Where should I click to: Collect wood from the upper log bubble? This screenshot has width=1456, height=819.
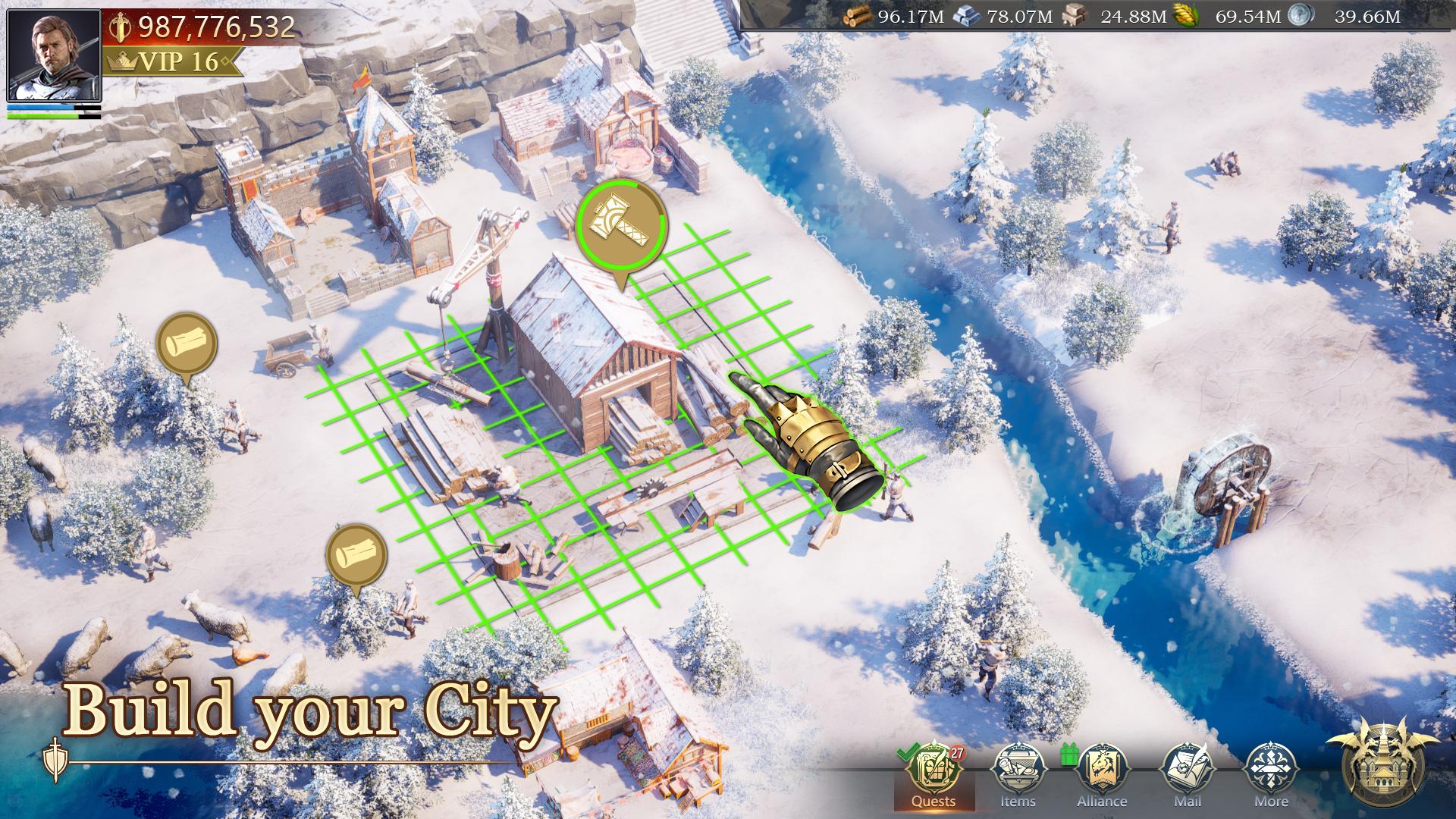[187, 344]
